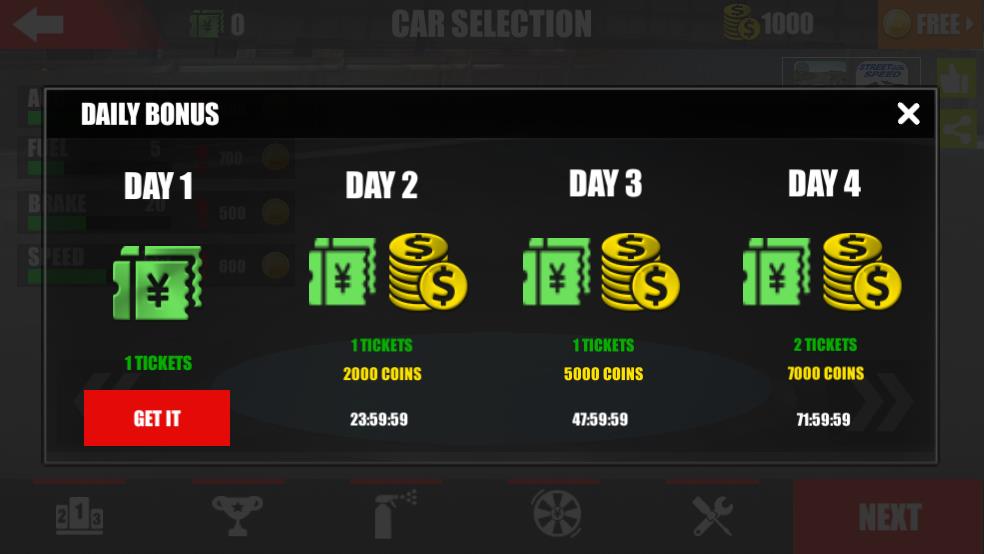Tap the FREE coins button

930,24
